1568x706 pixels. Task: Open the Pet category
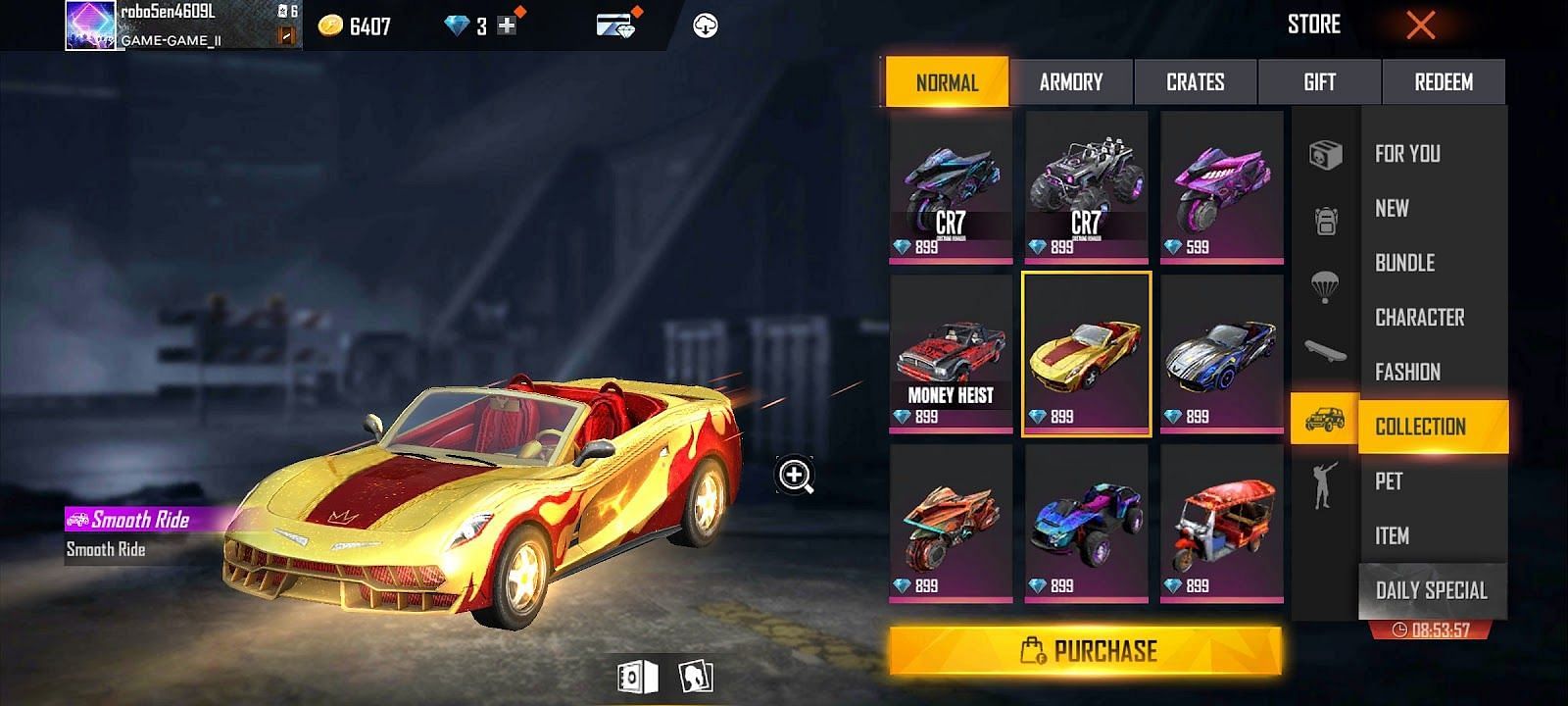click(x=1389, y=481)
